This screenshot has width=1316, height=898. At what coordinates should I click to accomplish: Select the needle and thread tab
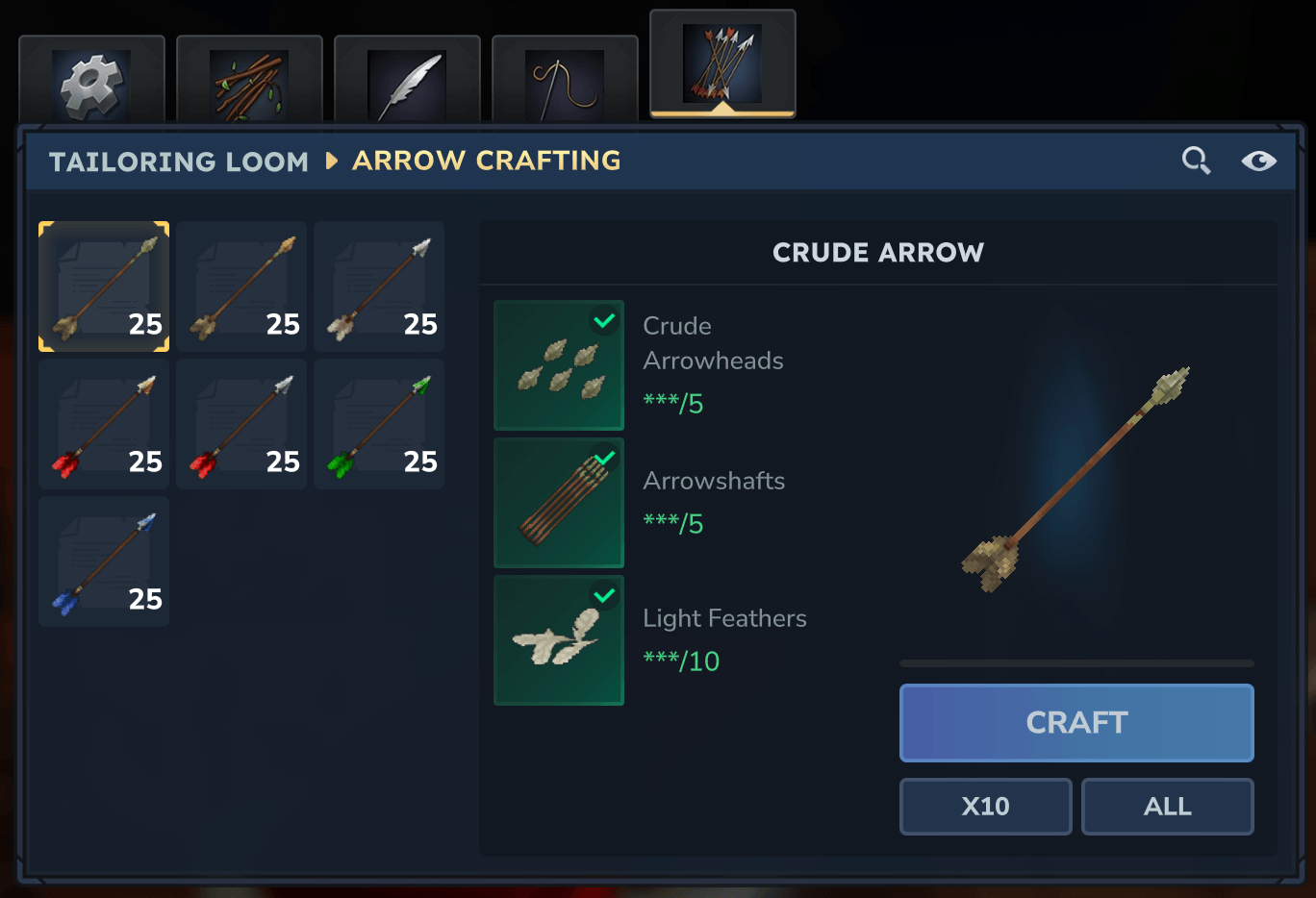[x=565, y=84]
